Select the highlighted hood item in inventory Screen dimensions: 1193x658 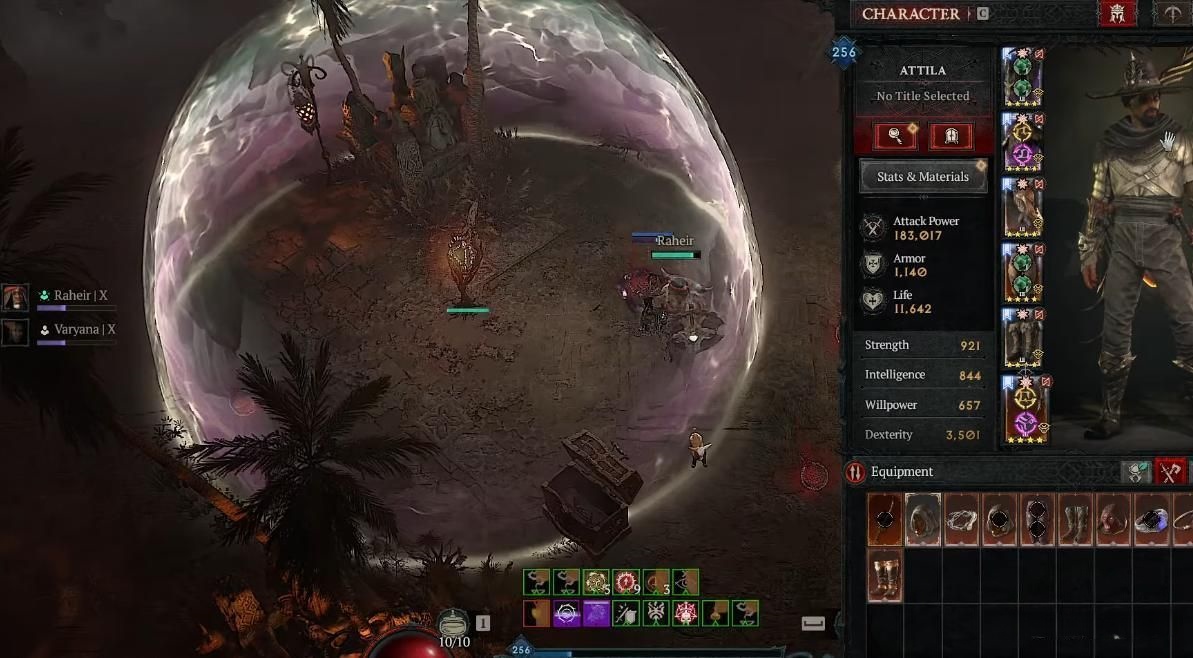[x=923, y=519]
